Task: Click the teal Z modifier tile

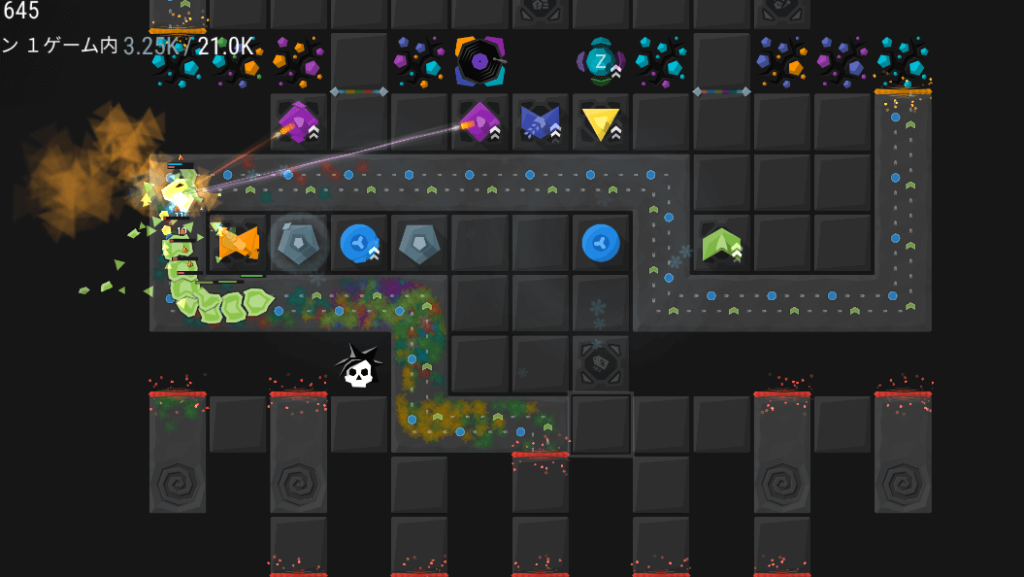Action: (600, 62)
